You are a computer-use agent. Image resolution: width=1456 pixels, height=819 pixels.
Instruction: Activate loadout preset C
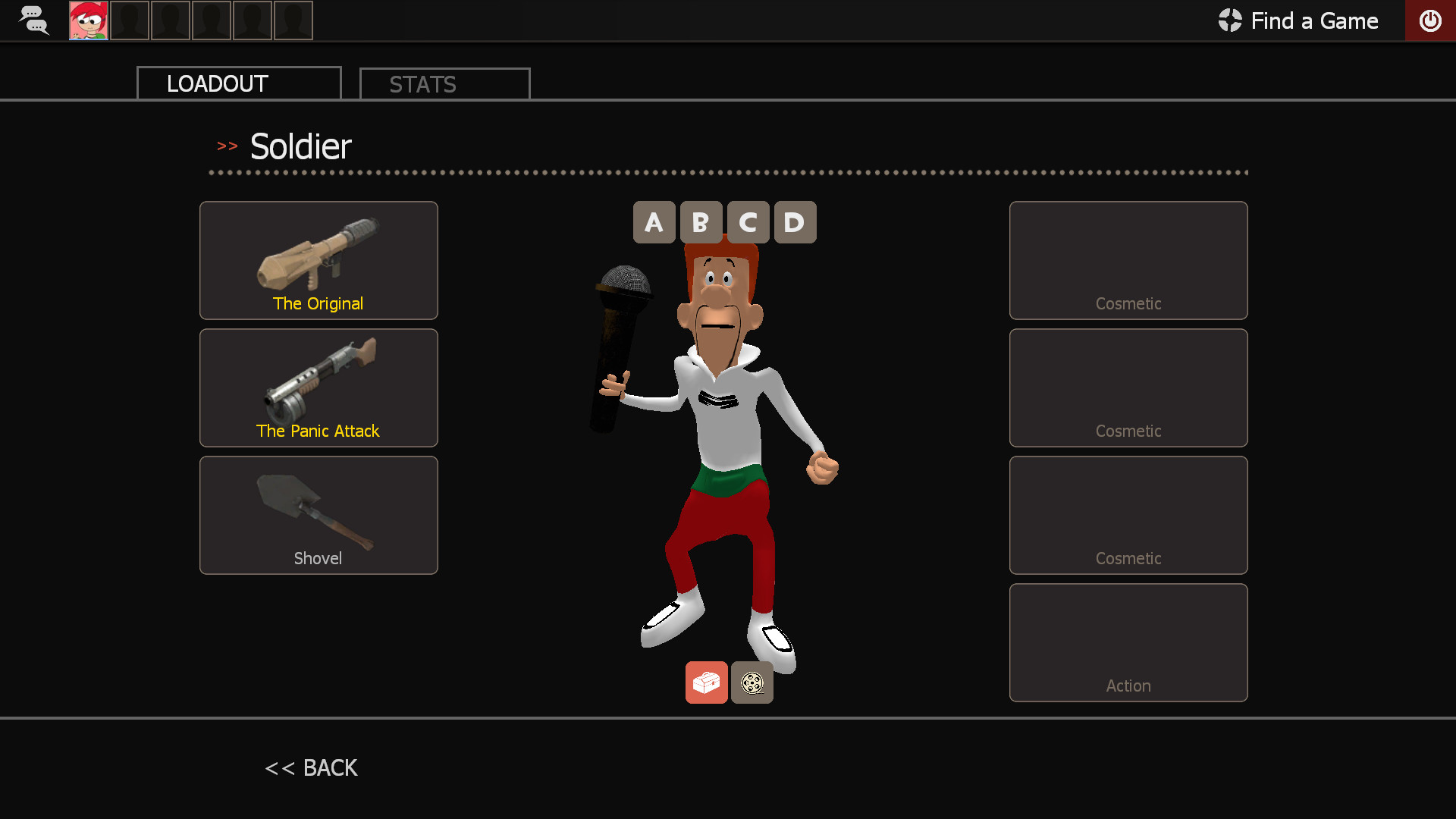point(748,222)
